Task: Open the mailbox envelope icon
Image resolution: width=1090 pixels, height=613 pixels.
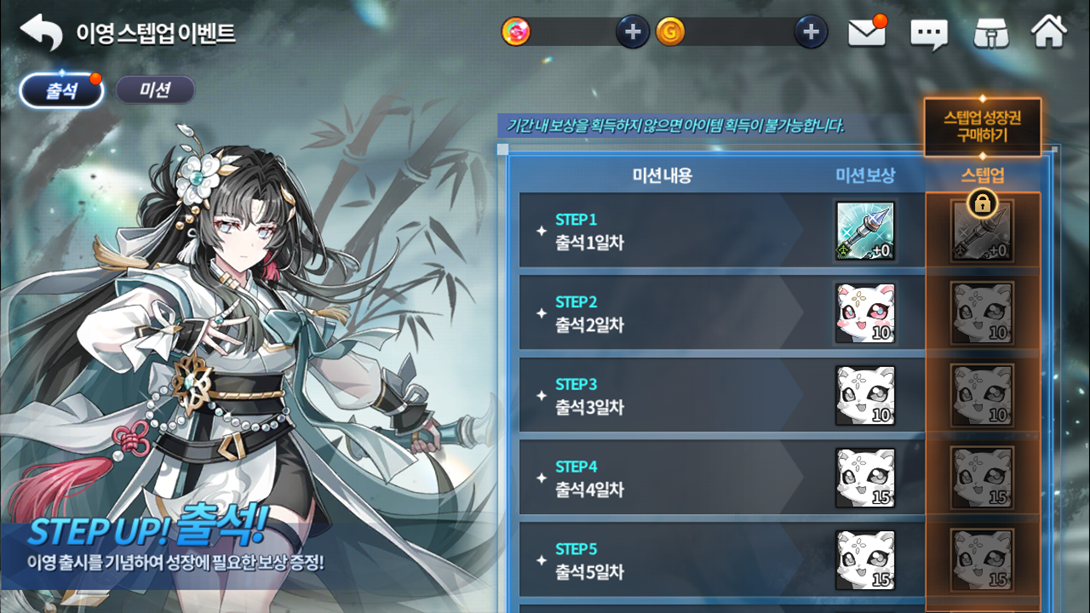Action: tap(867, 33)
